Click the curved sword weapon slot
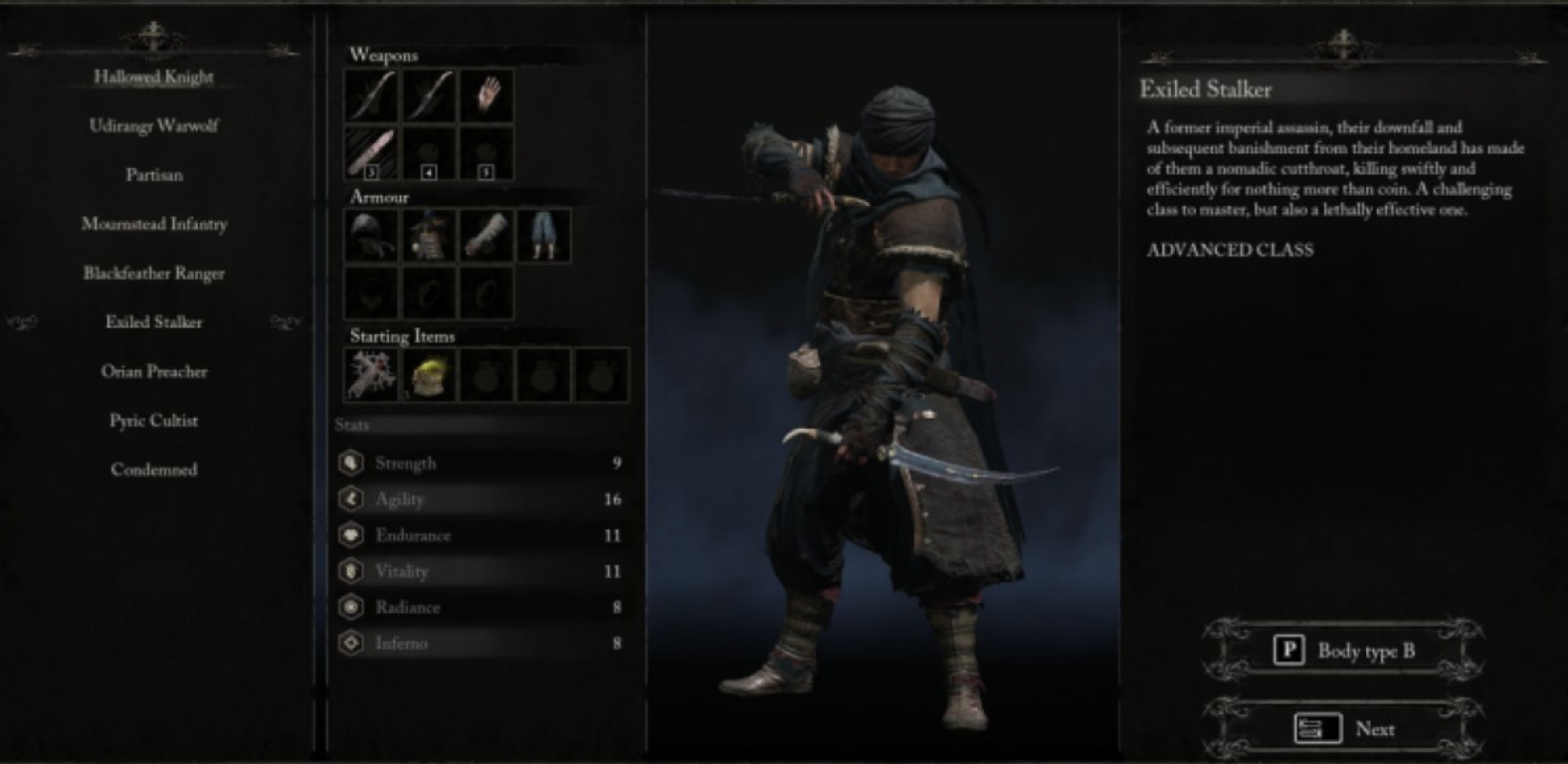Viewport: 1568px width, 764px height. [428, 95]
